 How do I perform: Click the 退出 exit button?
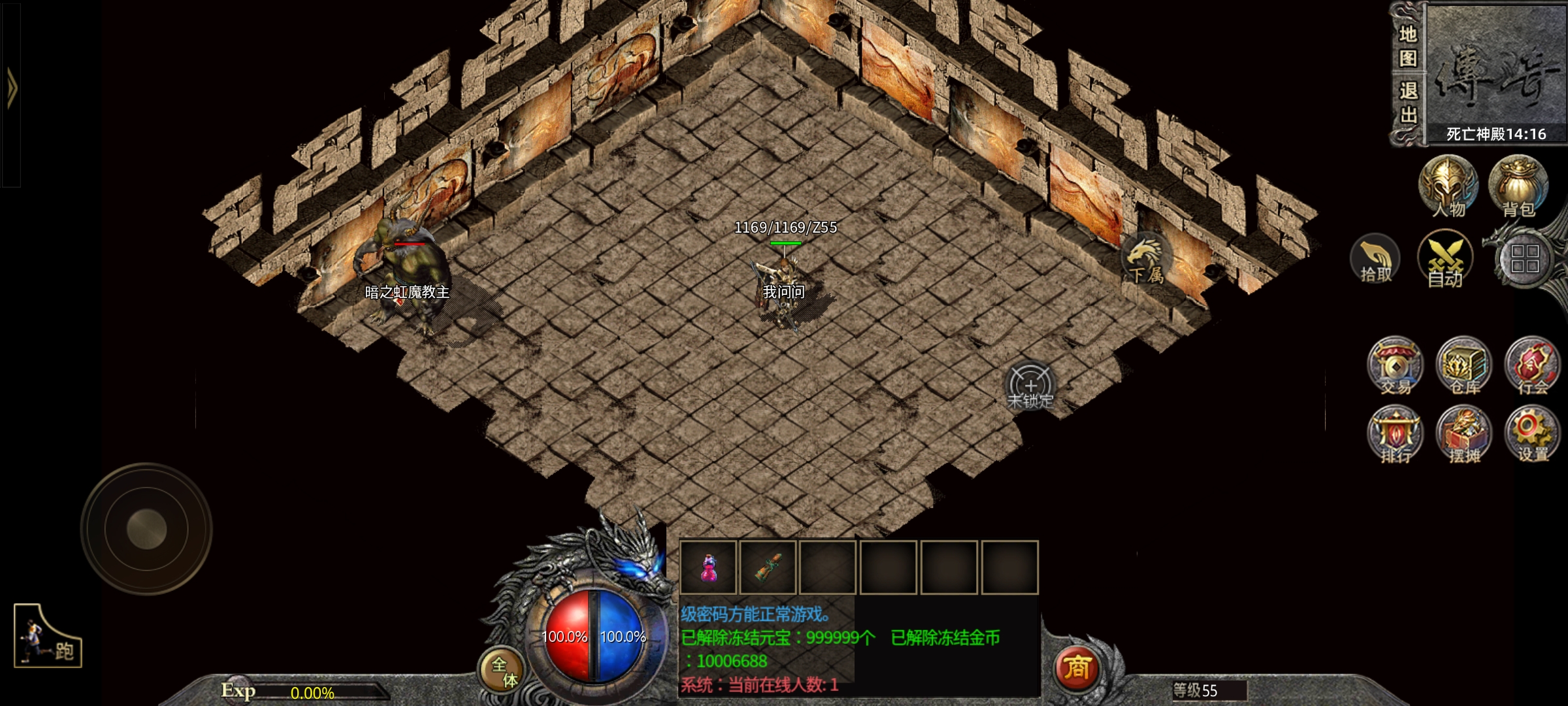pyautogui.click(x=1408, y=103)
